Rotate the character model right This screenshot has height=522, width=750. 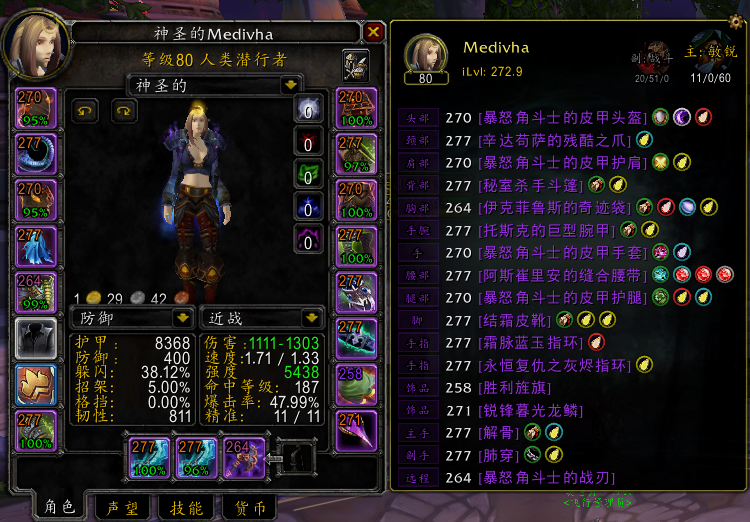tap(123, 111)
